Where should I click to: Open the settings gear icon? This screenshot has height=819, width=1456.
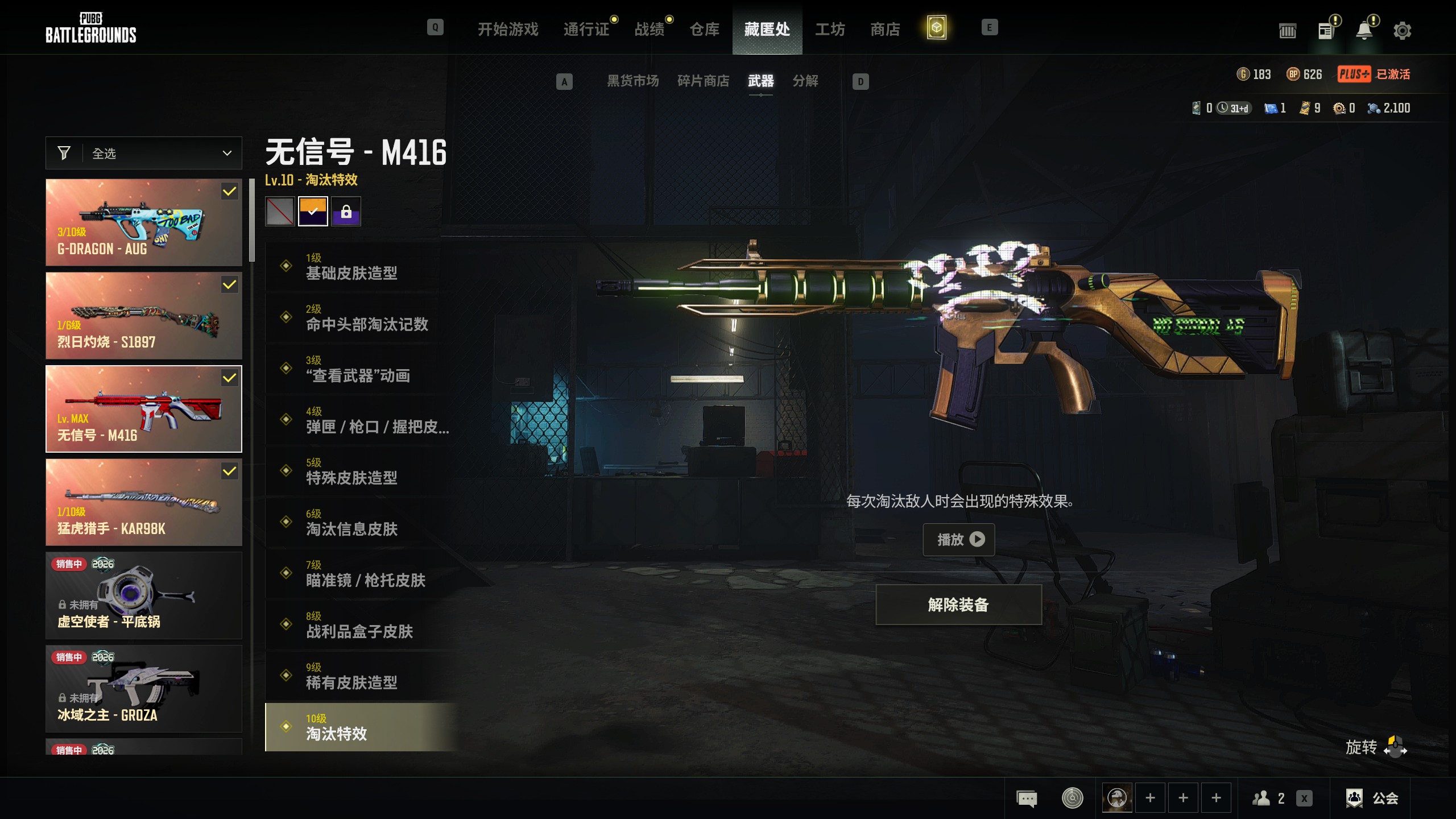(x=1402, y=31)
